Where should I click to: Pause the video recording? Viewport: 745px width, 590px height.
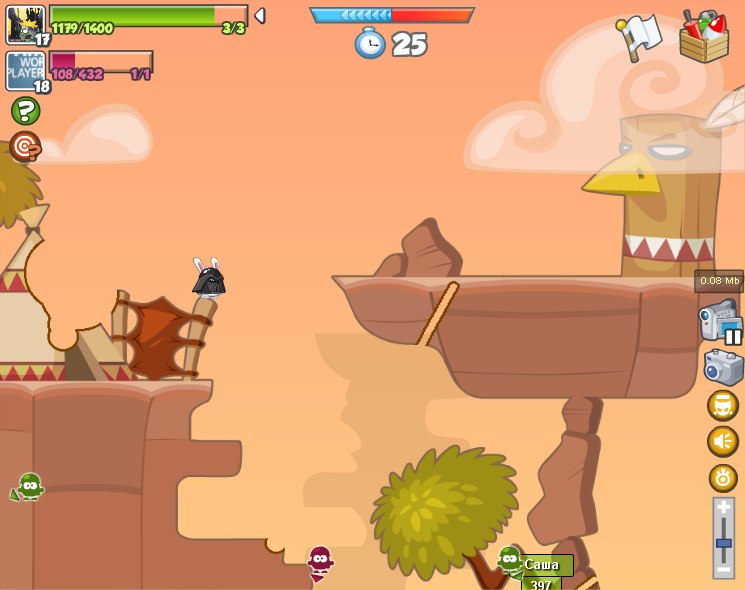tap(733, 336)
